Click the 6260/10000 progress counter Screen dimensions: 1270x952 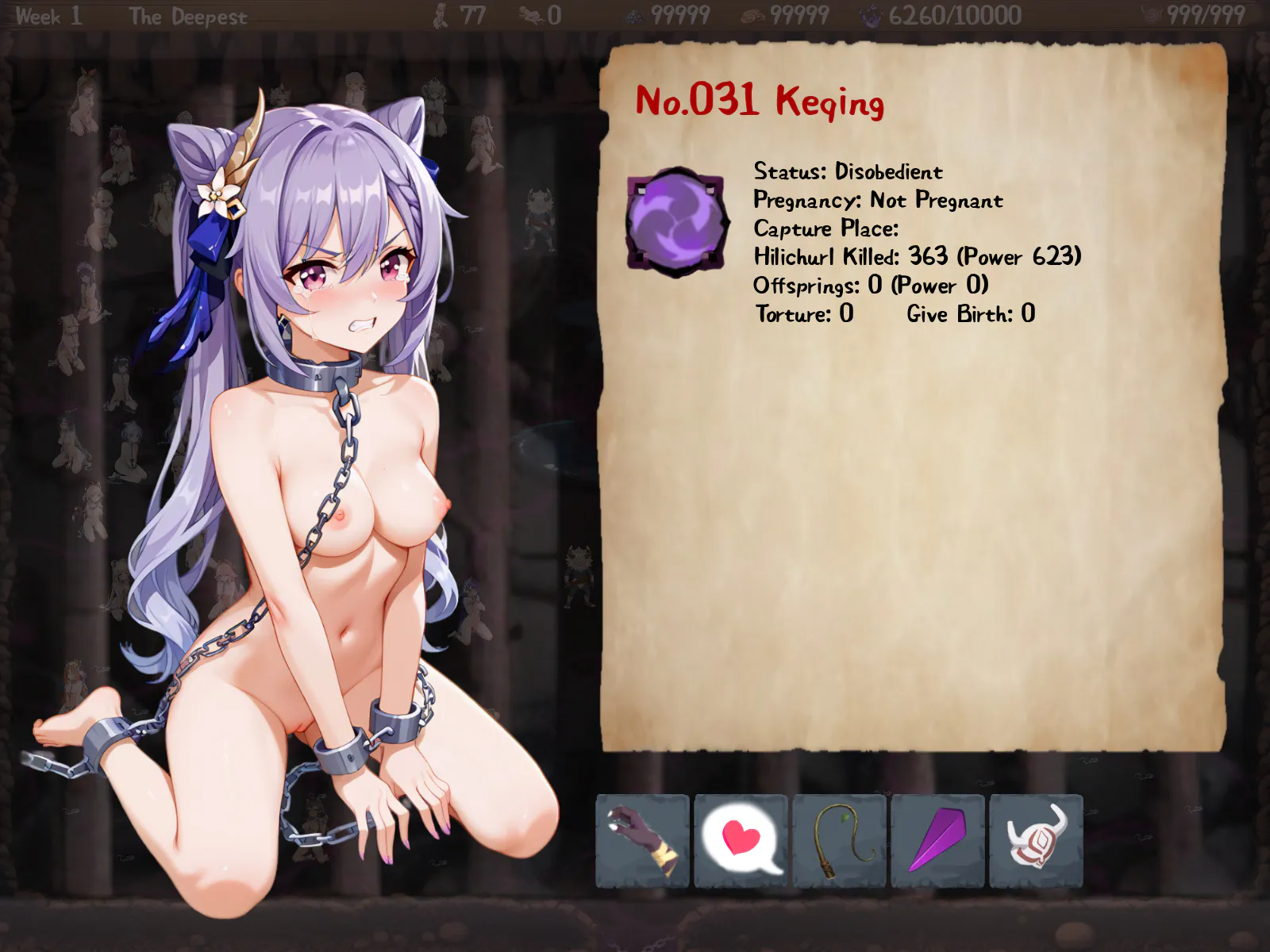pos(954,14)
